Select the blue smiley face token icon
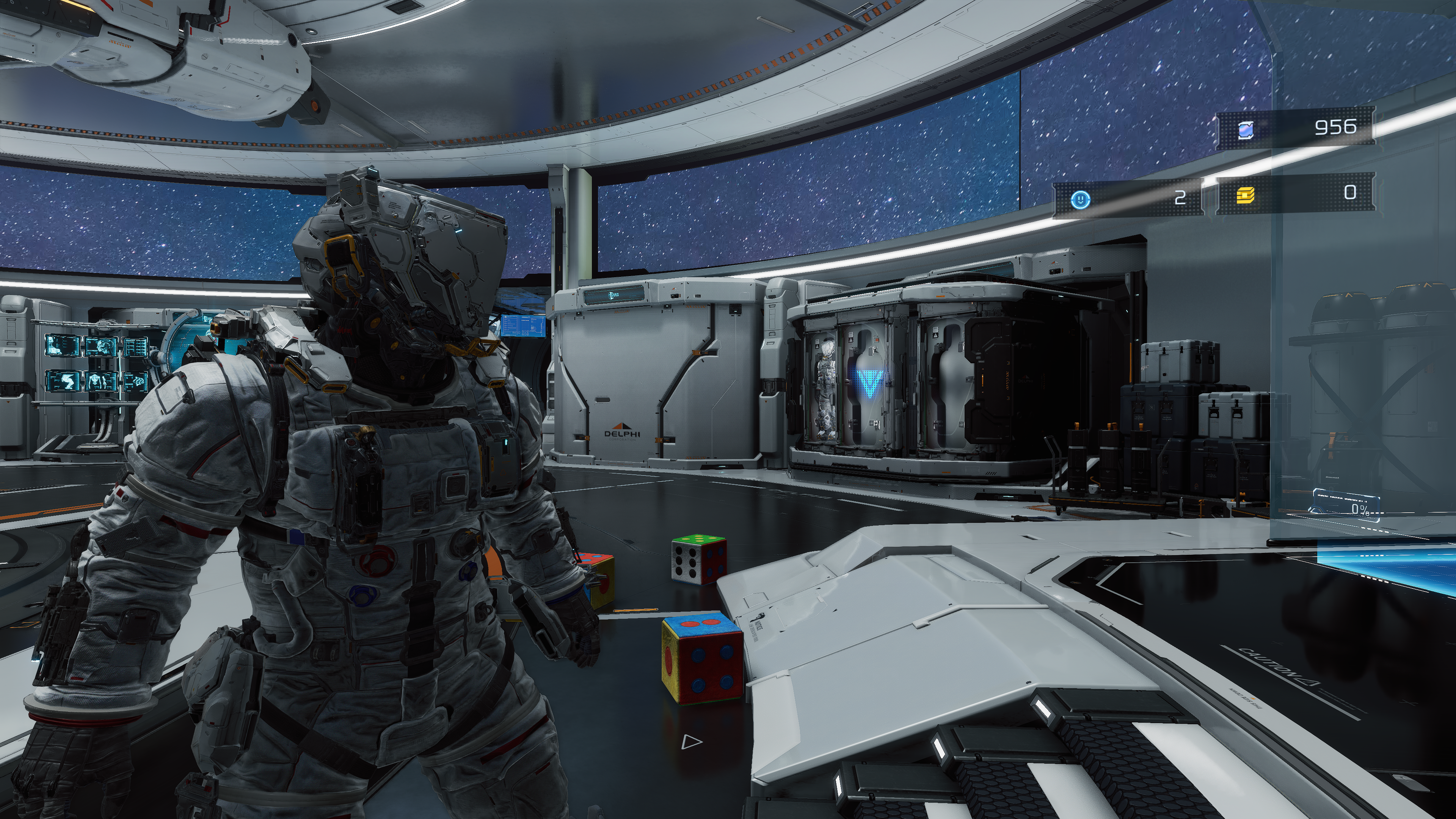This screenshot has width=1456, height=819. [x=1080, y=199]
